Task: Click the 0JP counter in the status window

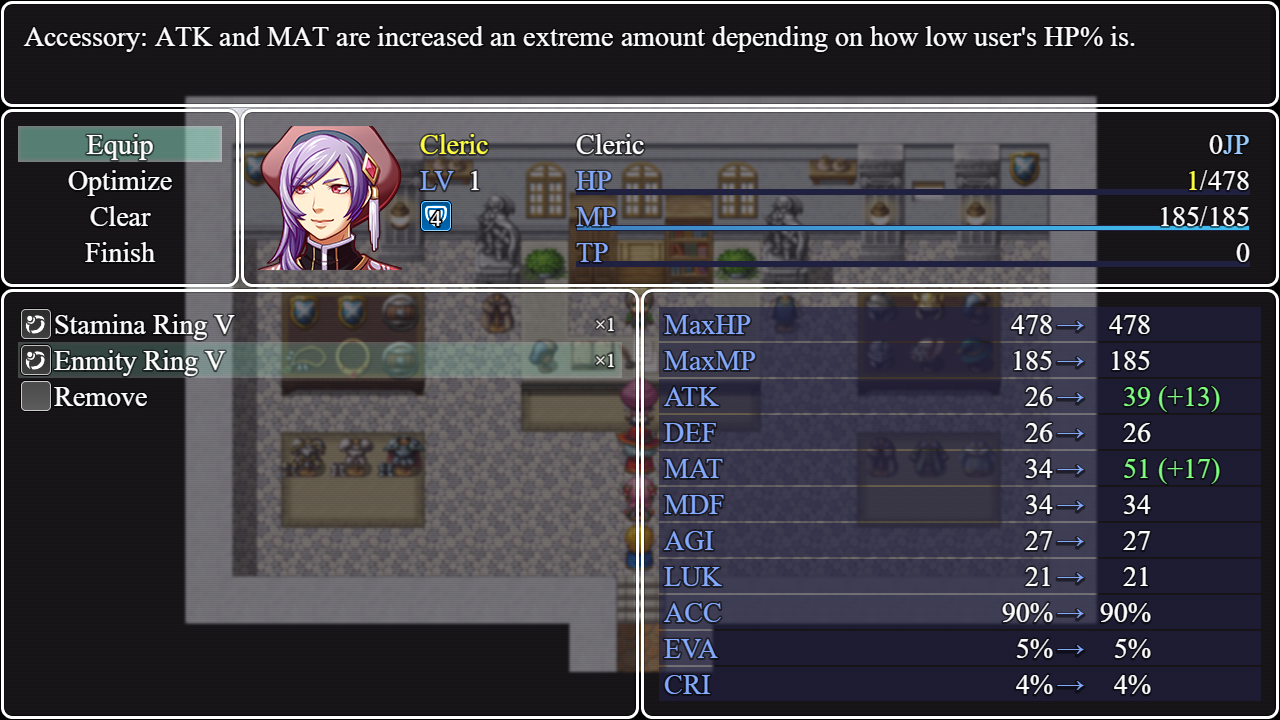Action: tap(1231, 144)
